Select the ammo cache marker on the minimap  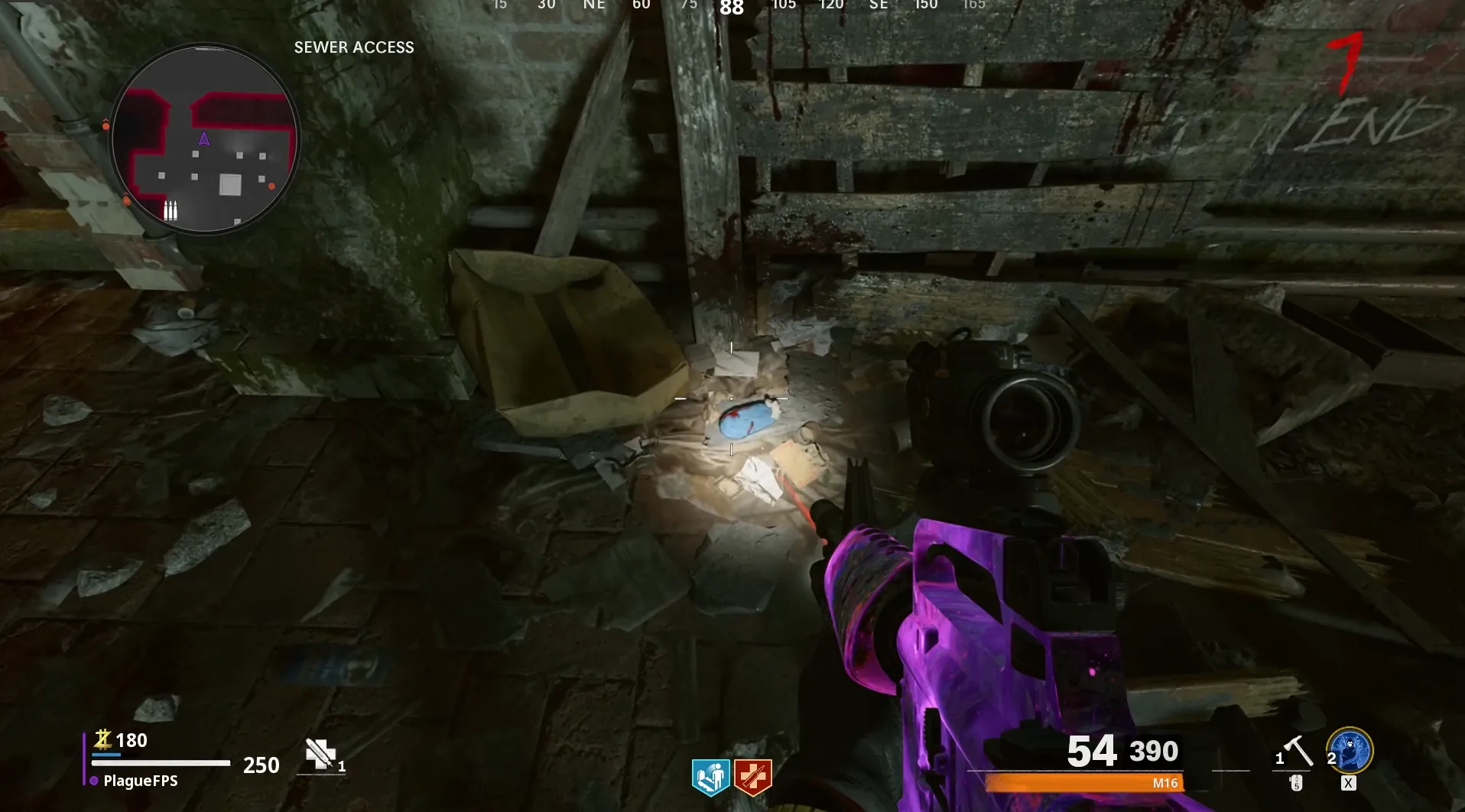point(171,210)
